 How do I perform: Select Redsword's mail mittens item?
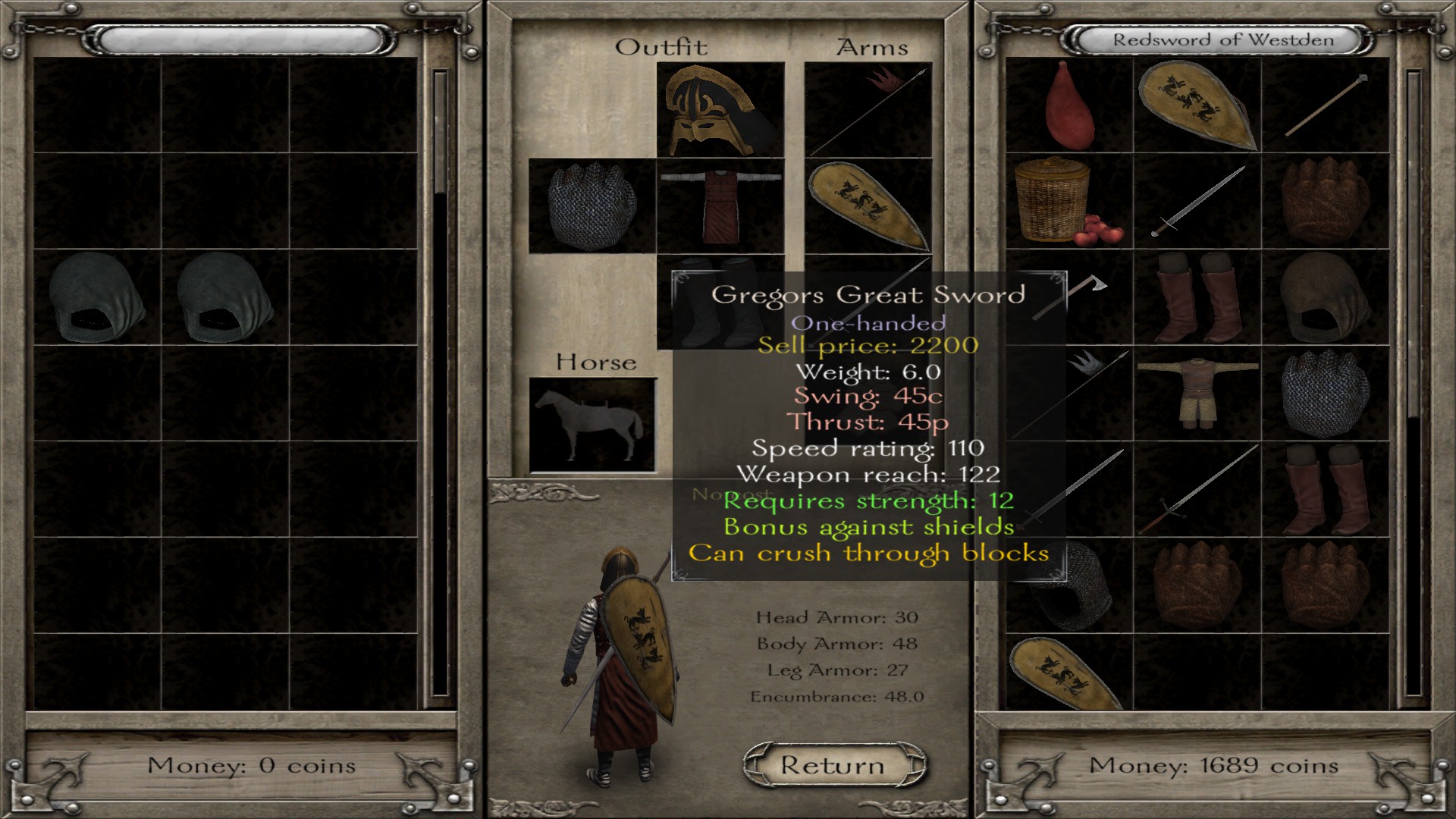tap(1325, 394)
